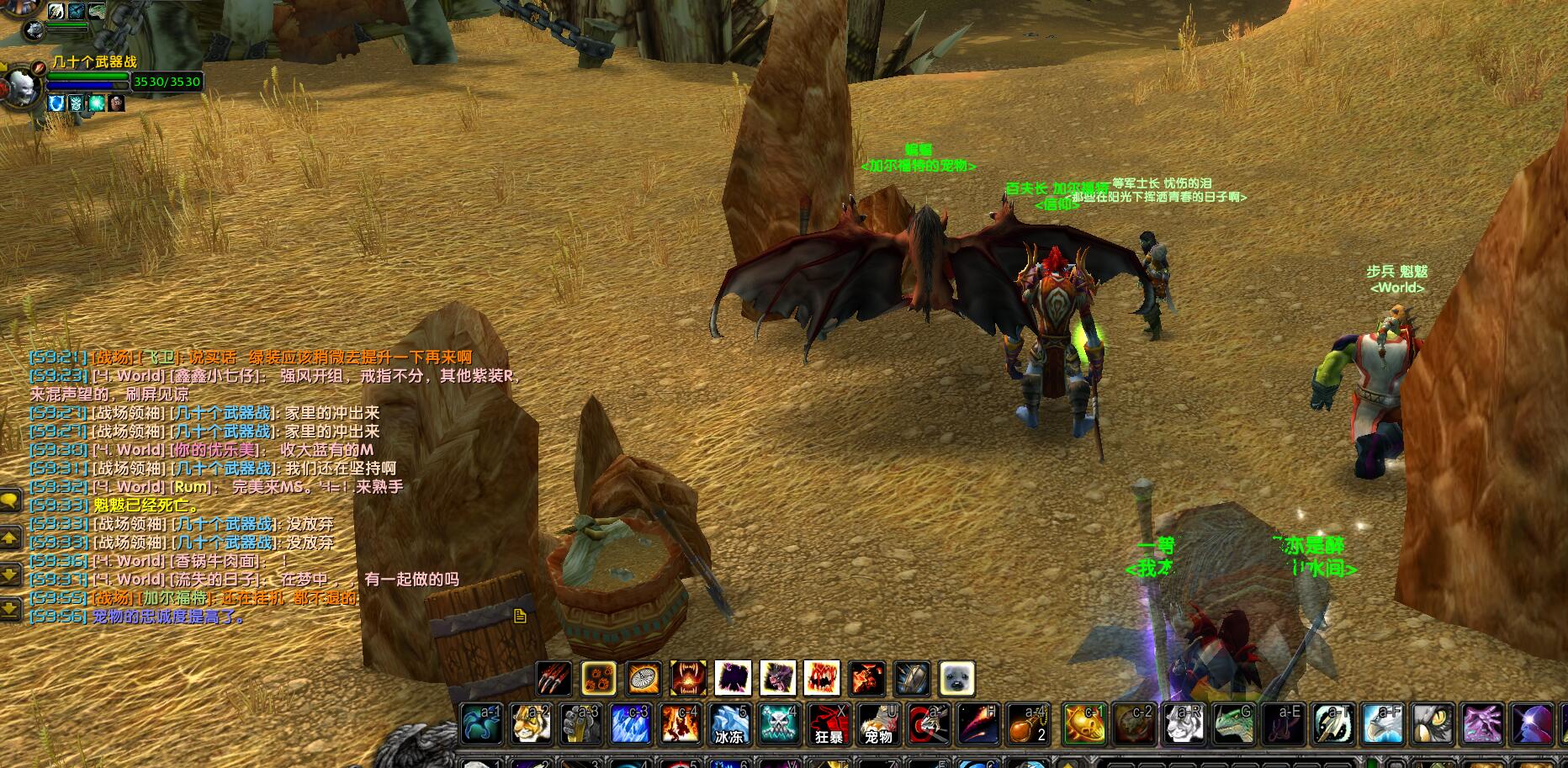Activate the 冰冻 freezing trap ability
The image size is (1568, 768).
[729, 724]
